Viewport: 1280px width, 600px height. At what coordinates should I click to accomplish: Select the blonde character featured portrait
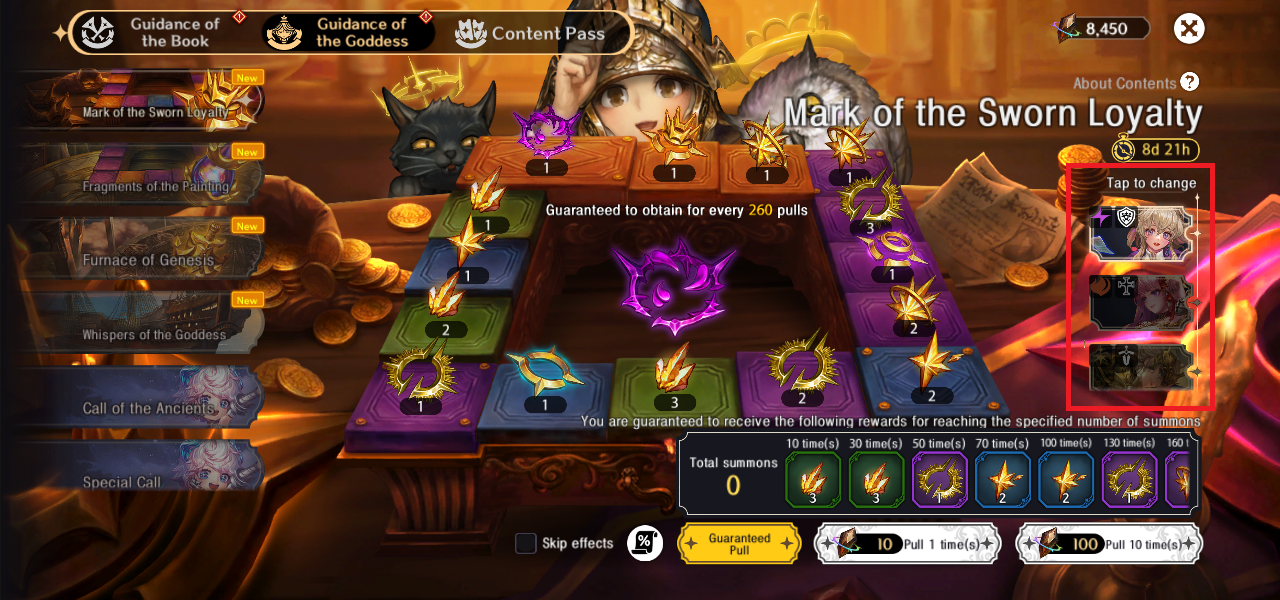[1142, 234]
